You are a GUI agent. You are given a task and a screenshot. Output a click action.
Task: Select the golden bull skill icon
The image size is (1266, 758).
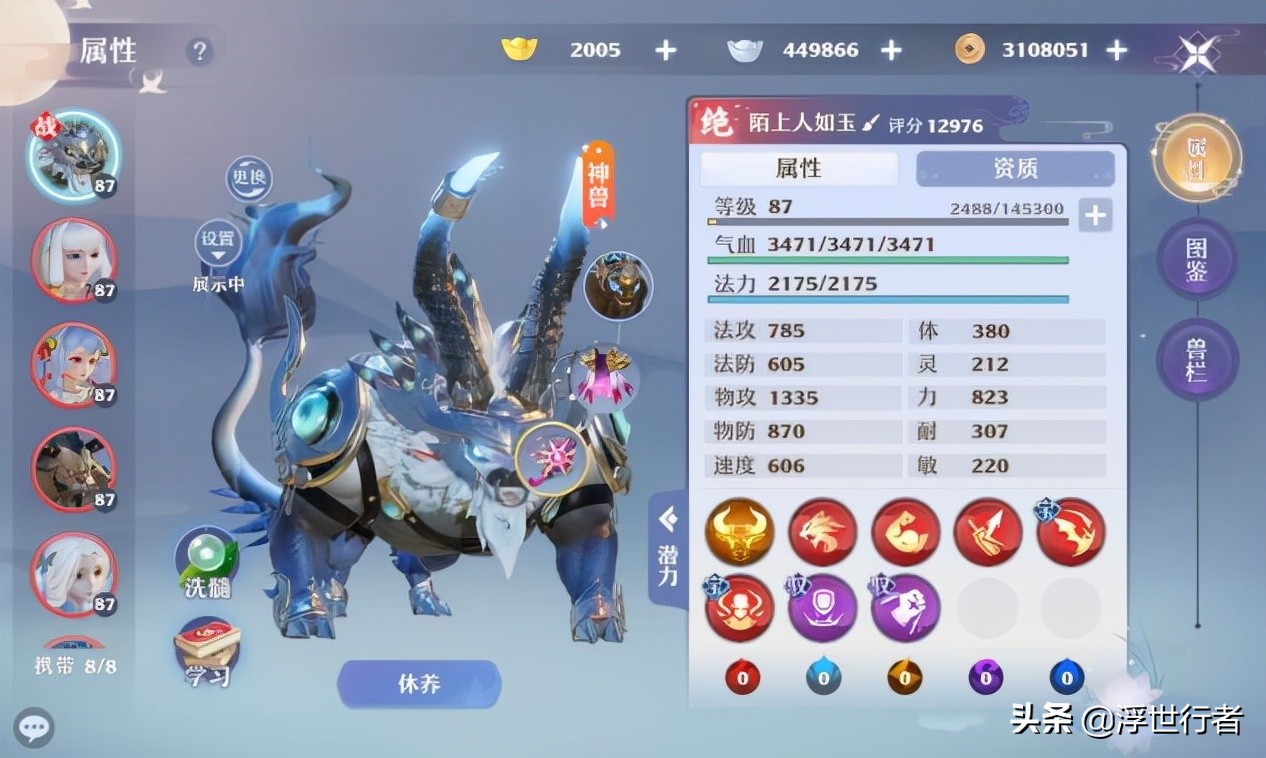(739, 532)
